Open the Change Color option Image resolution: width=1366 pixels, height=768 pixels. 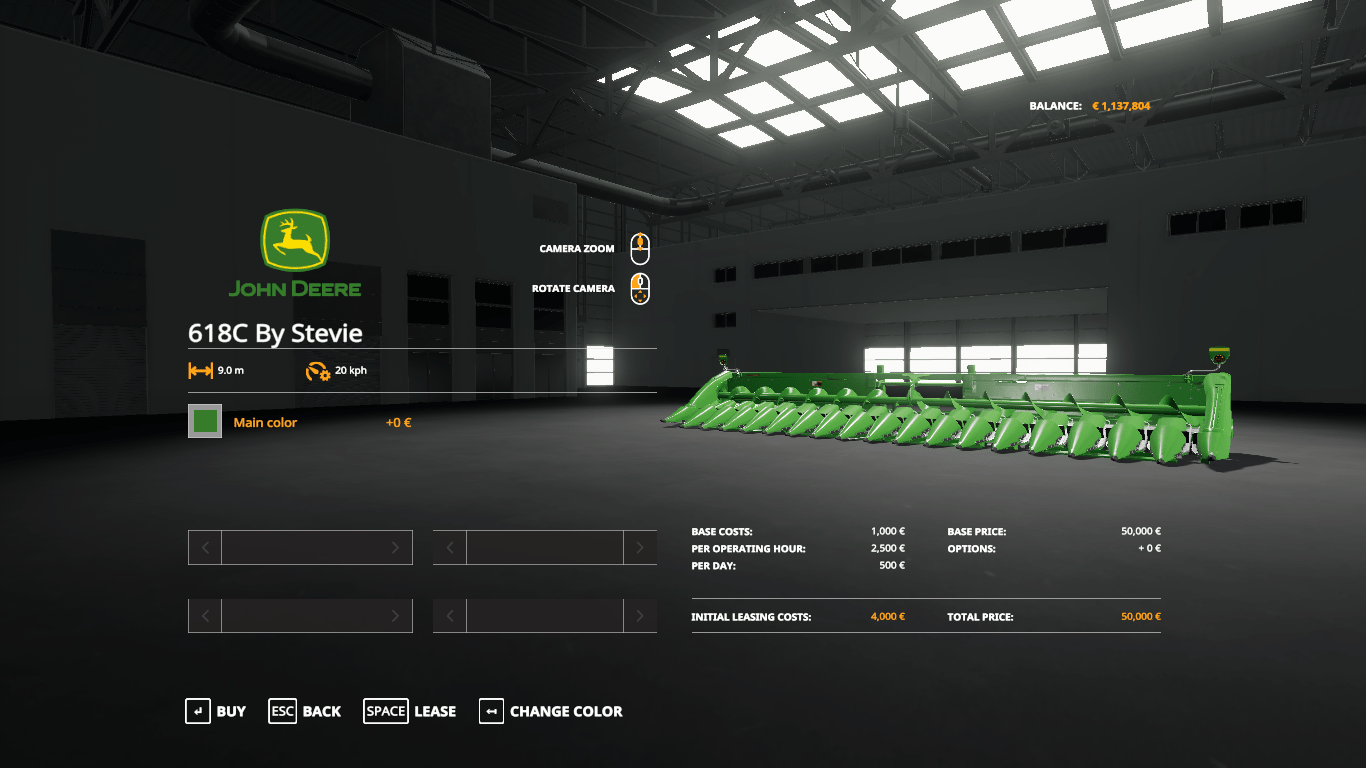point(551,711)
